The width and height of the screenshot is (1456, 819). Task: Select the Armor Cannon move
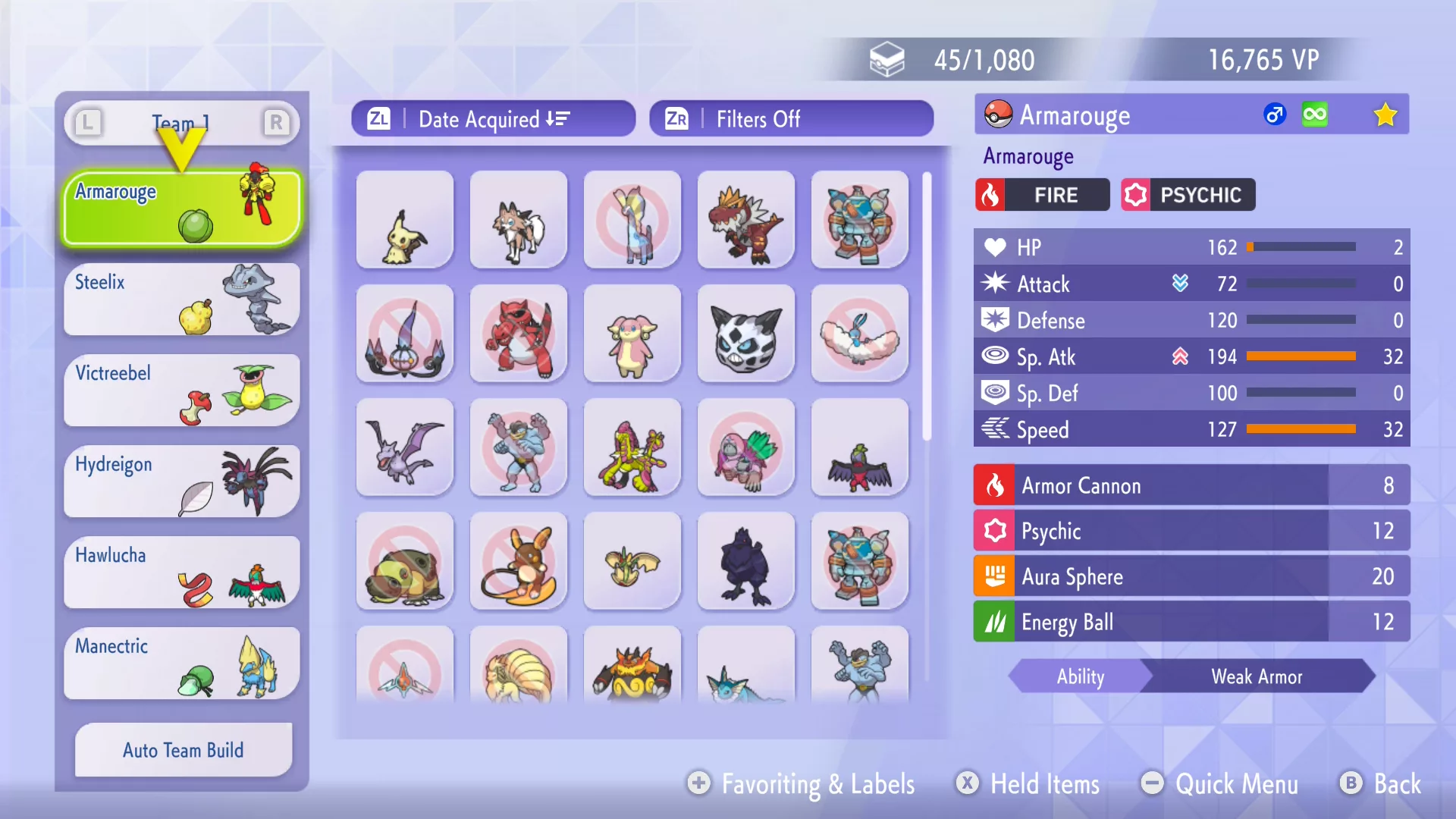coord(1191,485)
